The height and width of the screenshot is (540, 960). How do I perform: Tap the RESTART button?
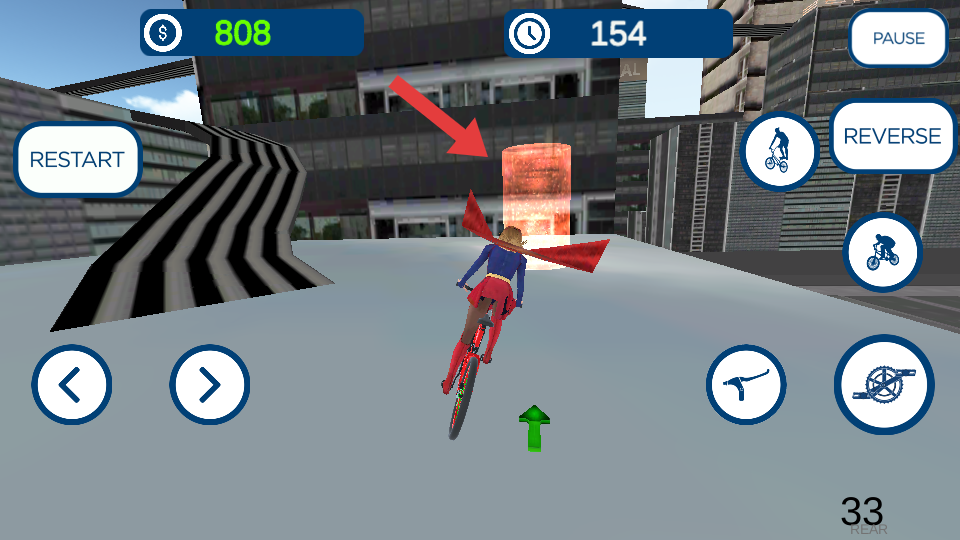(77, 159)
